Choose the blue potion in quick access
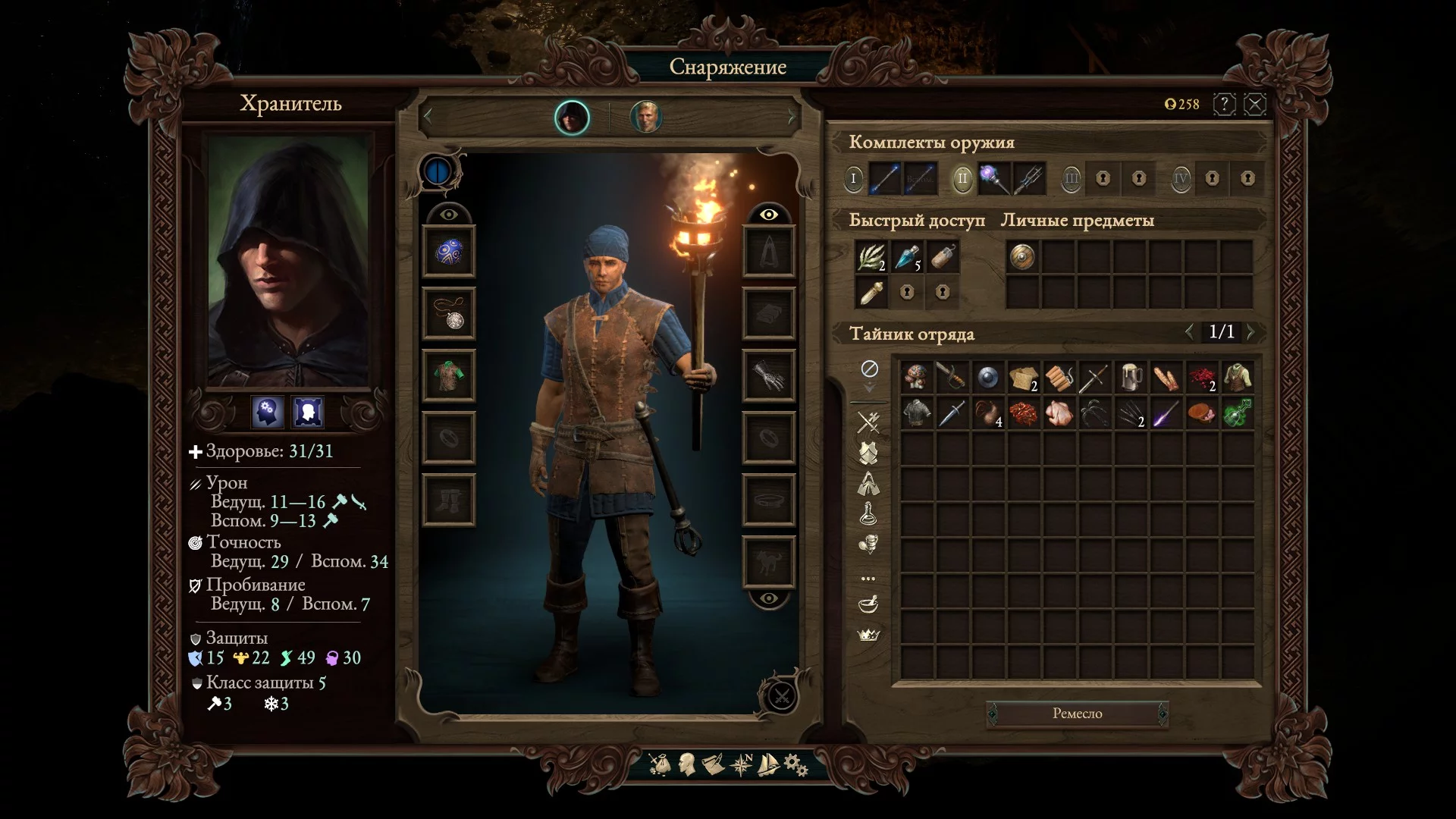The height and width of the screenshot is (819, 1456). click(x=906, y=258)
